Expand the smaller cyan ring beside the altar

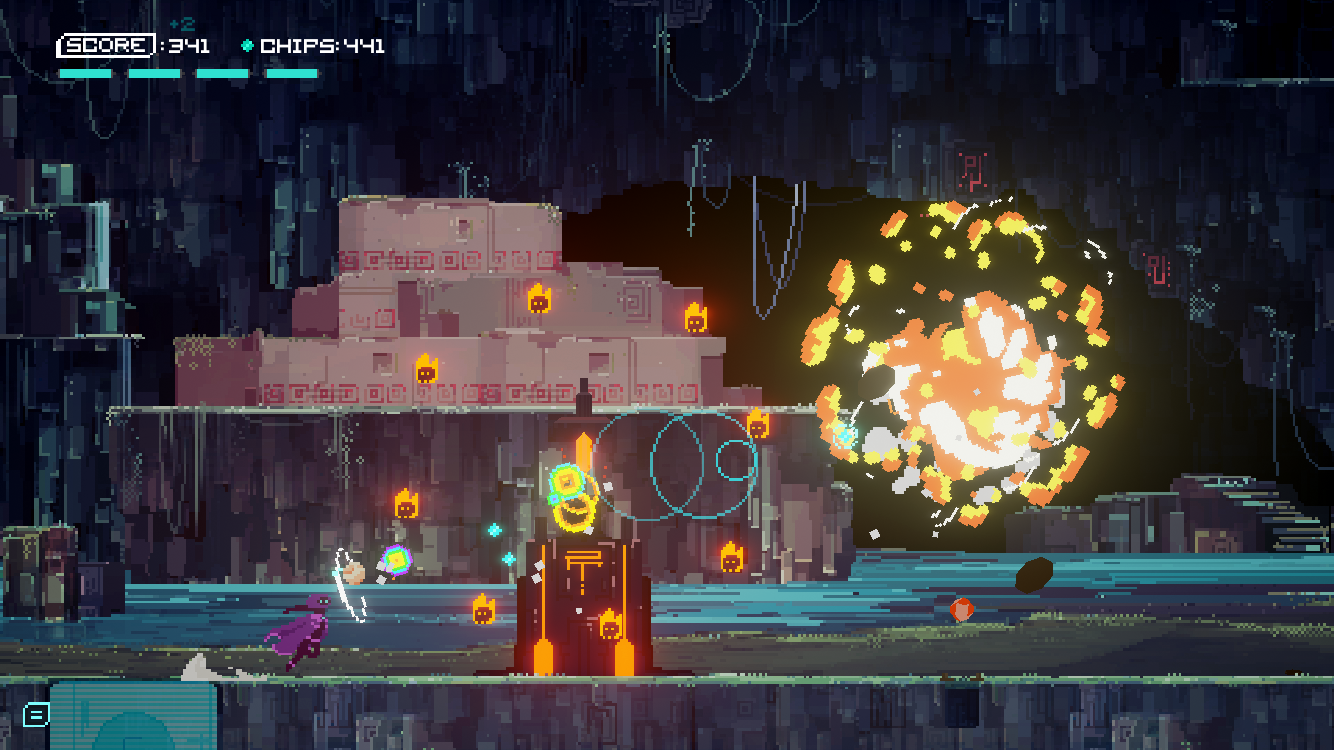tap(733, 463)
